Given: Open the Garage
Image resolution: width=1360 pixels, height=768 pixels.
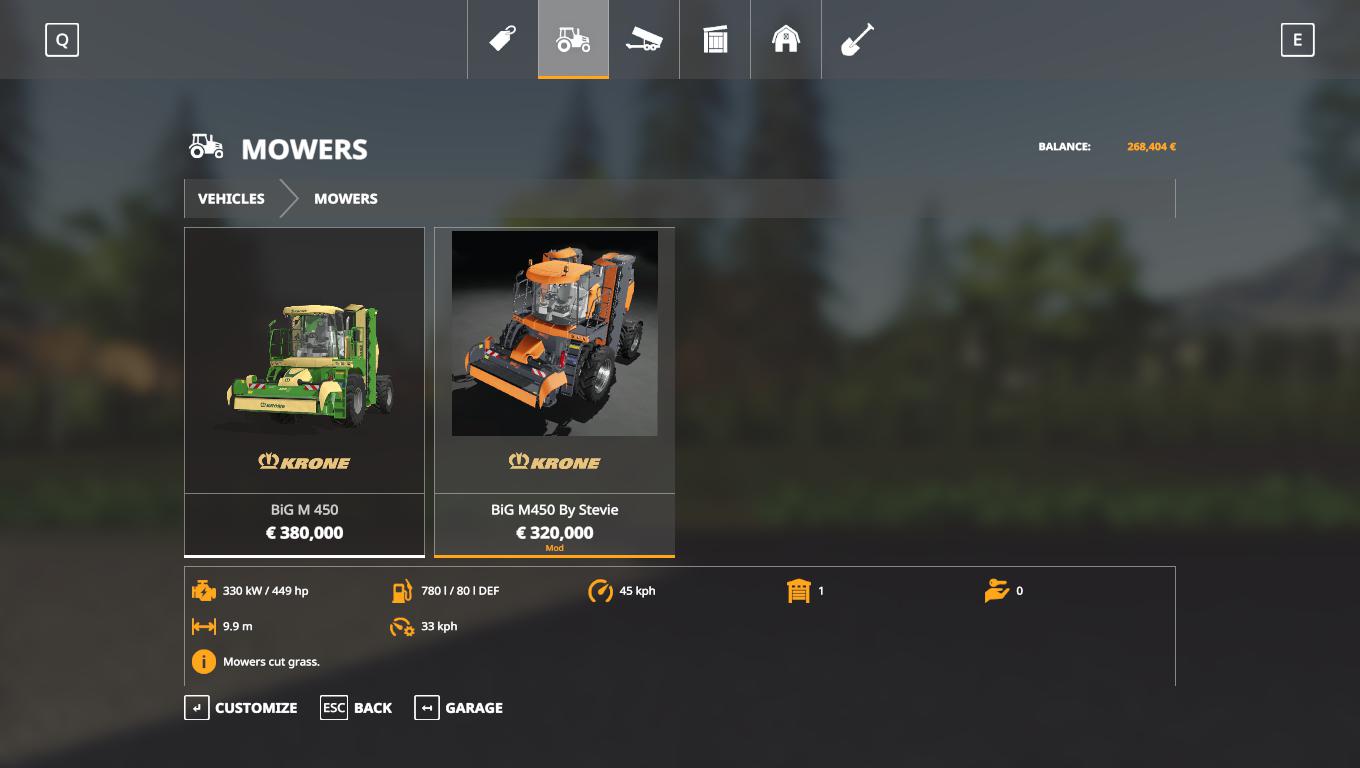Looking at the screenshot, I should [x=459, y=708].
